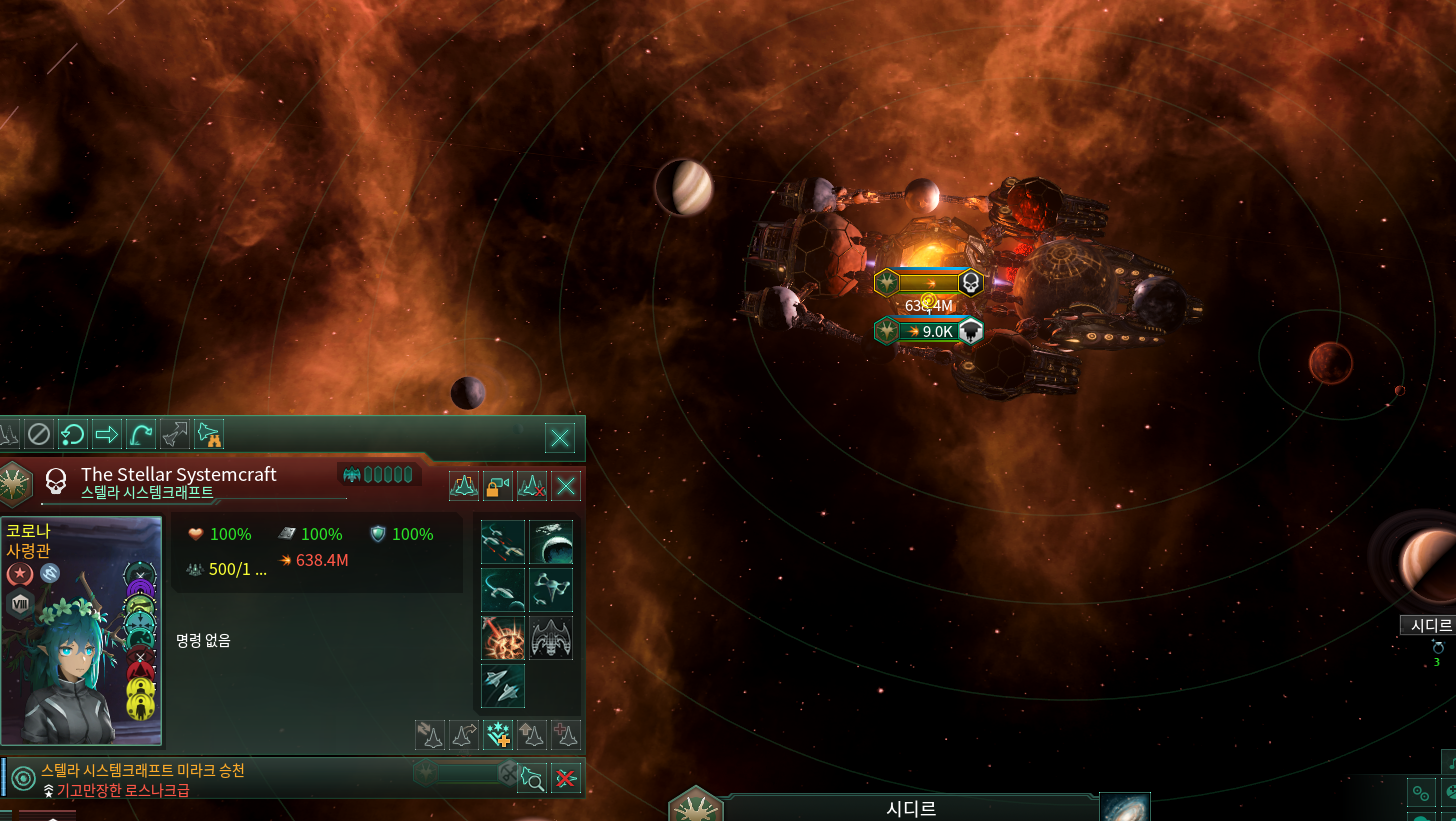Activate the circular patrol order icon
Screen dimensions: 1456x821
point(72,434)
